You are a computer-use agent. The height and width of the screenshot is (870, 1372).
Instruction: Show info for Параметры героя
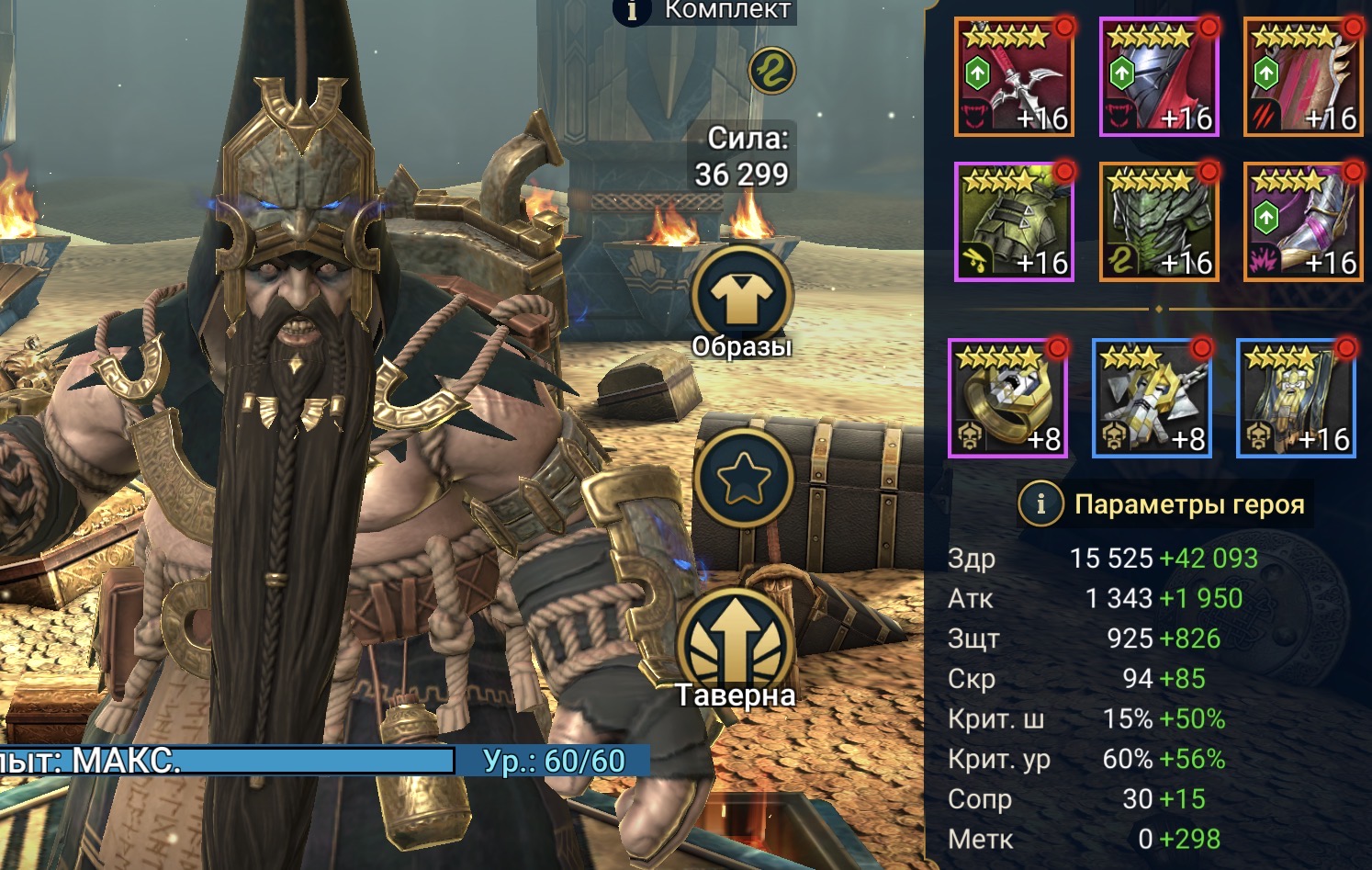click(x=1040, y=503)
